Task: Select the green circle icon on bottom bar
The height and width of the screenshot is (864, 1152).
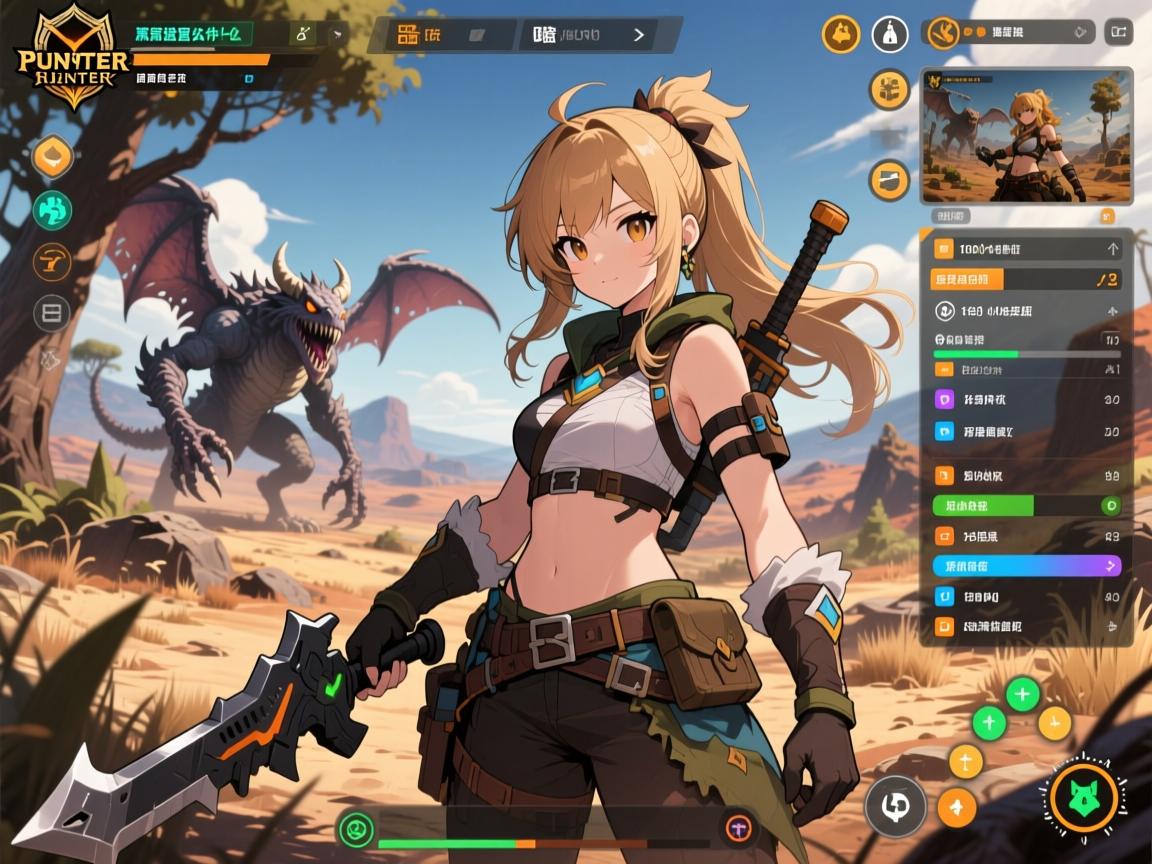Action: tap(357, 827)
